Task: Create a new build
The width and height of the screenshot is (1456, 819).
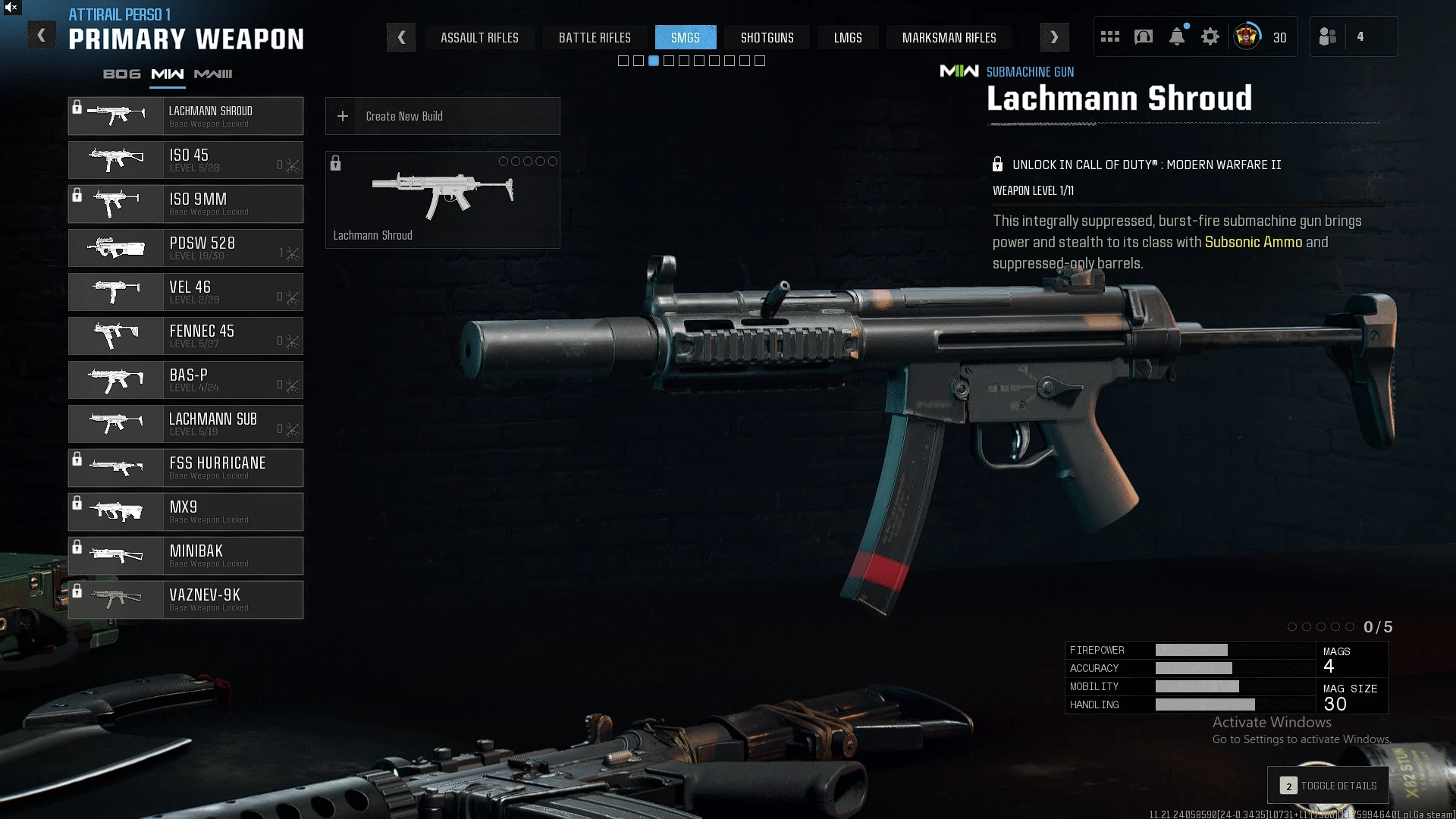Action: (442, 116)
